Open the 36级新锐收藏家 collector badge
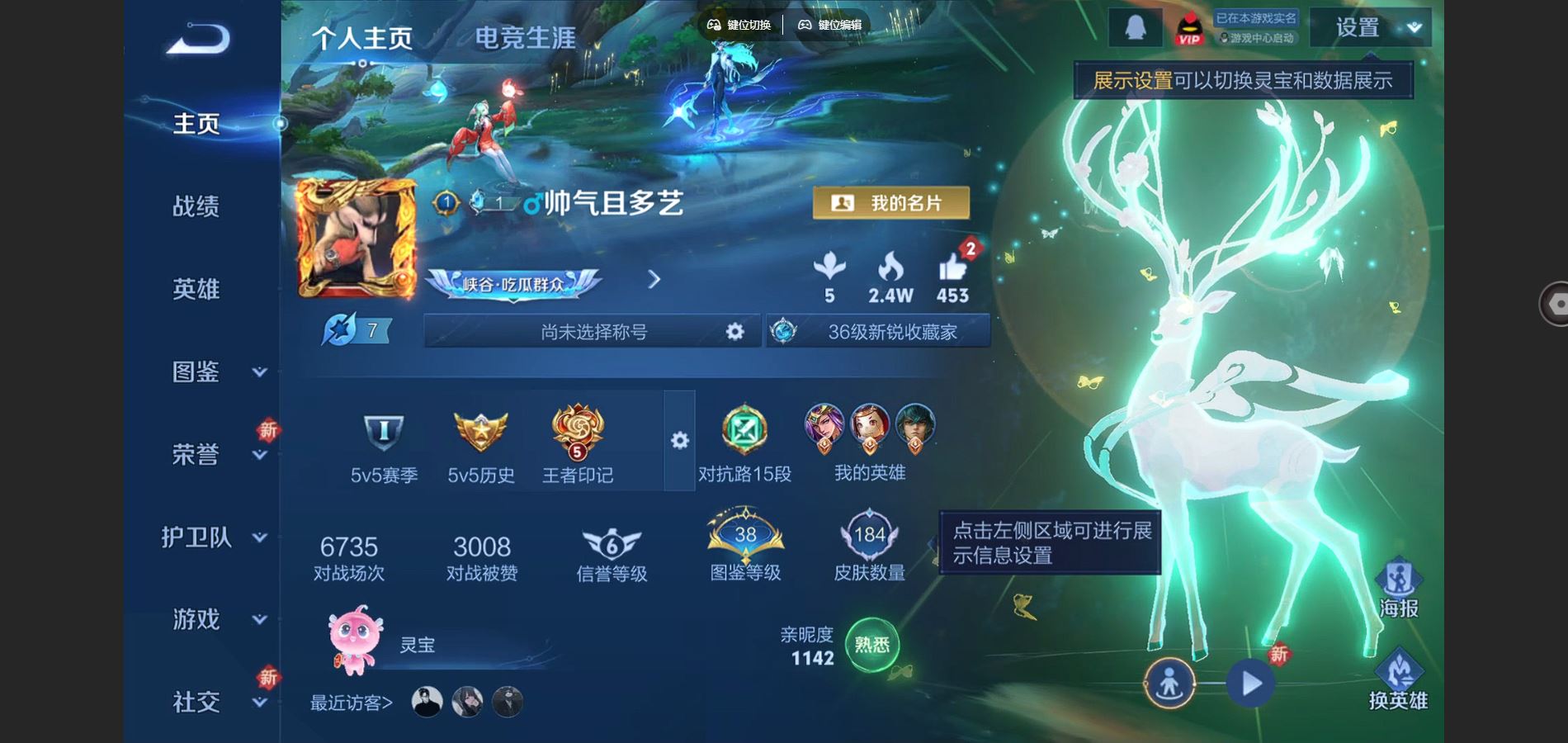Image resolution: width=1568 pixels, height=743 pixels. 877,330
